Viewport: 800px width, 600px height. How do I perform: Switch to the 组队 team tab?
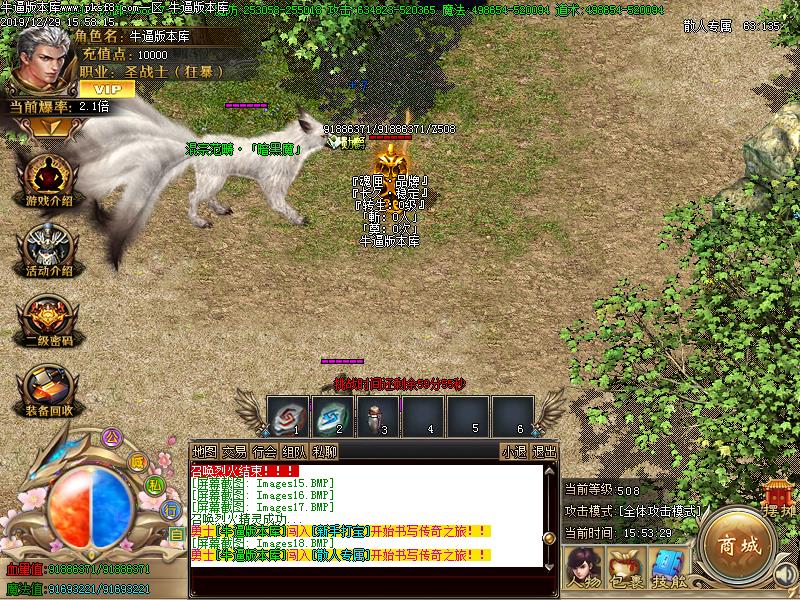(x=294, y=452)
